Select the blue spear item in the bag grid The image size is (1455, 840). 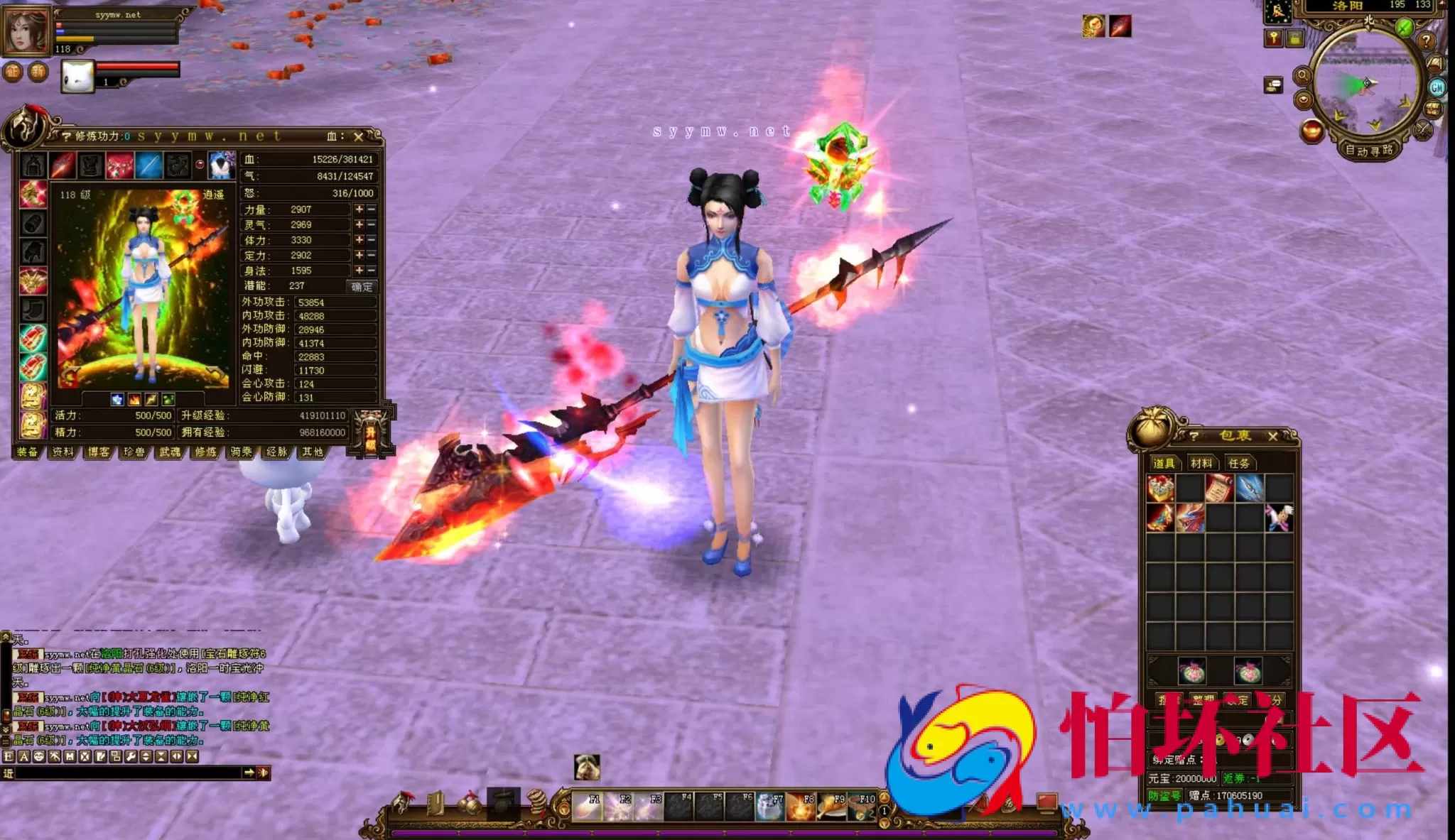tap(1248, 487)
